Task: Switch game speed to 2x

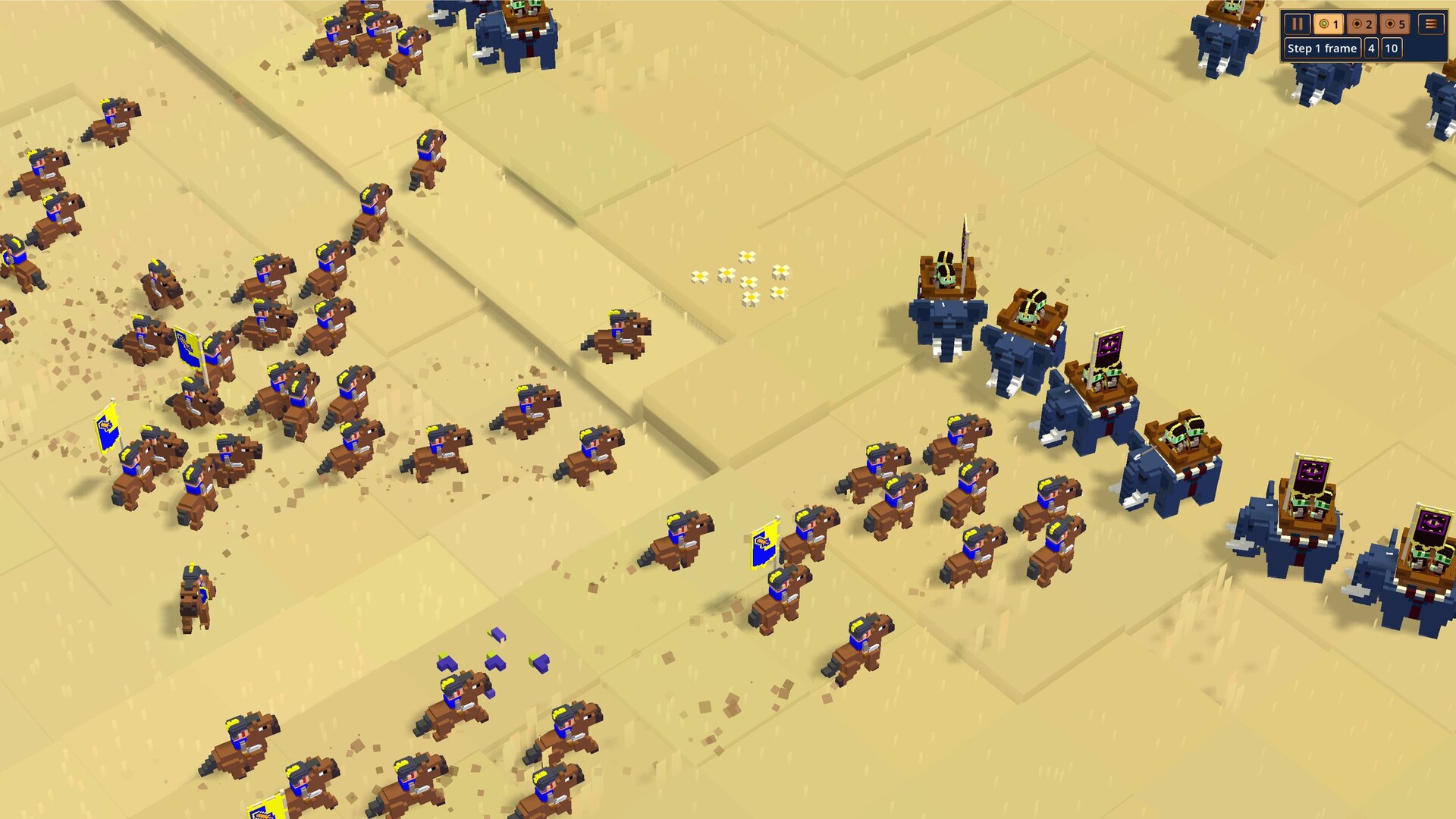Action: 1362,24
